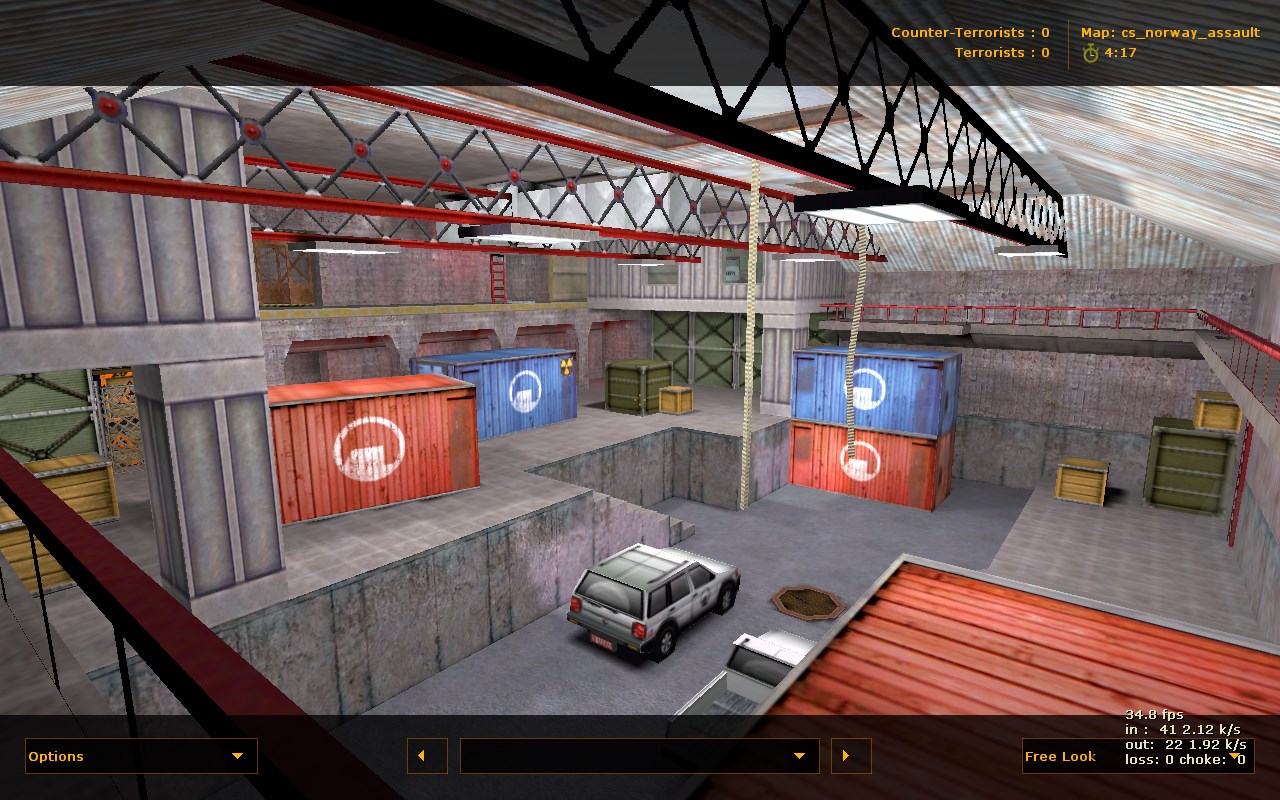
Task: Open the Options dropdown menu
Action: (x=141, y=756)
